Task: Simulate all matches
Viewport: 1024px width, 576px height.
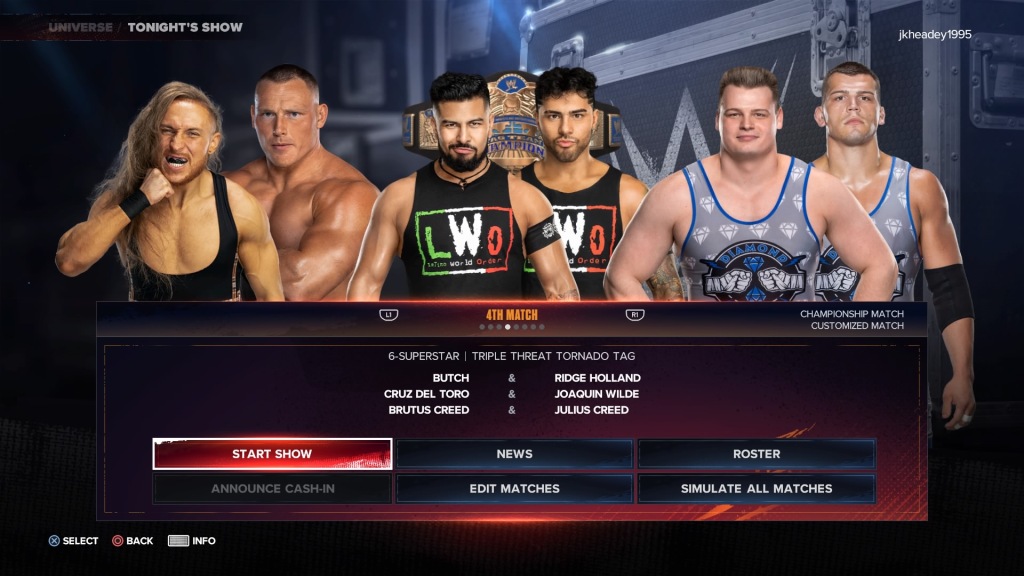Action: pos(756,489)
